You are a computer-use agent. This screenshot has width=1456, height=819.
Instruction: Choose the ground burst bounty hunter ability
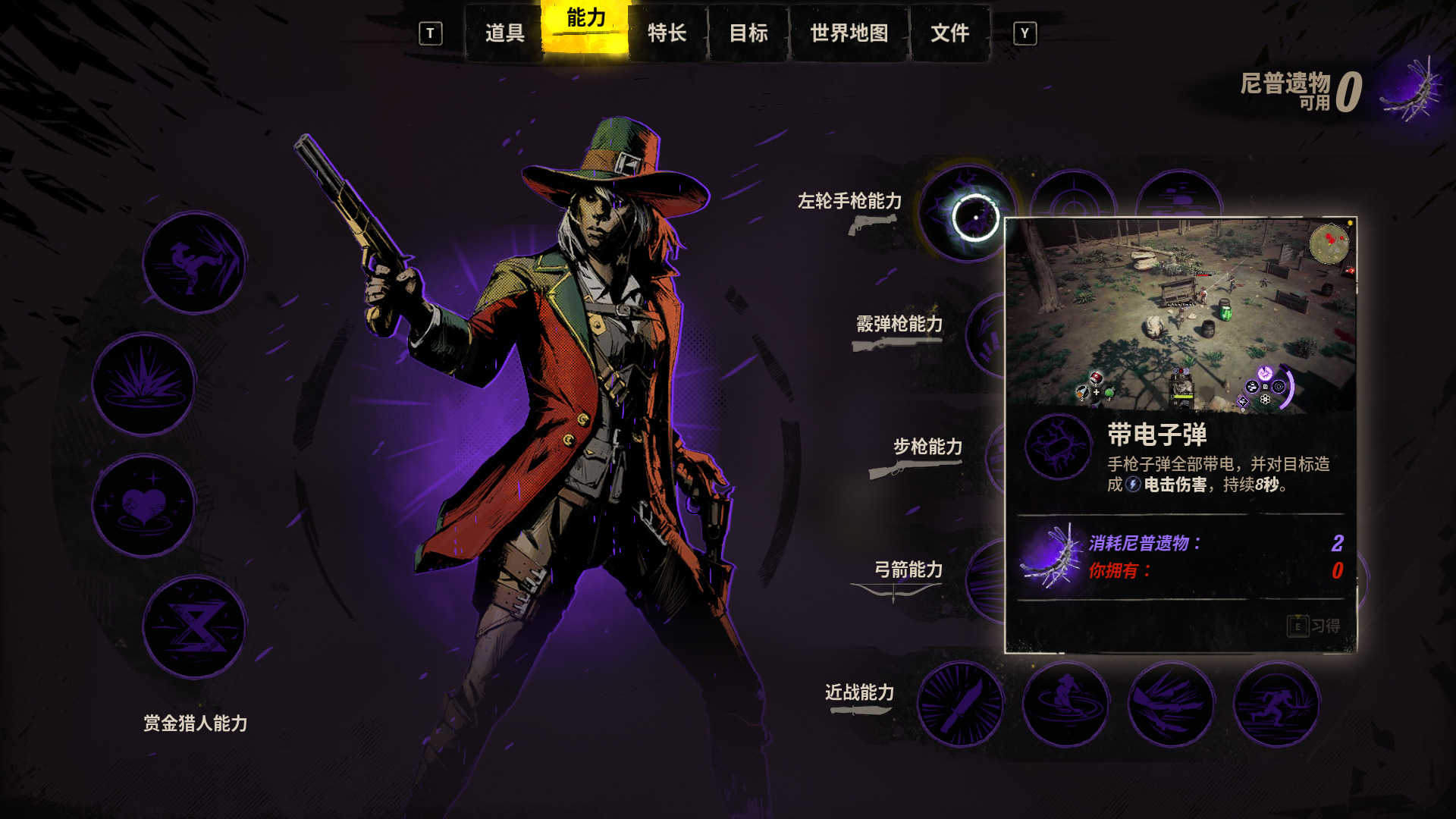[144, 384]
